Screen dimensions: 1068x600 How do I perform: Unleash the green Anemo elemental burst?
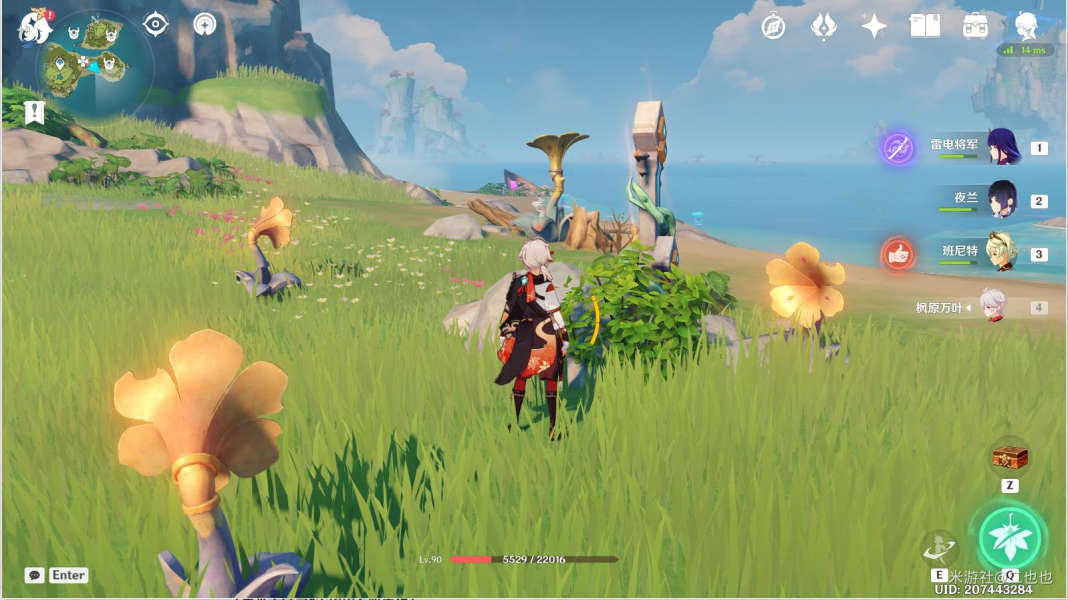[1009, 538]
